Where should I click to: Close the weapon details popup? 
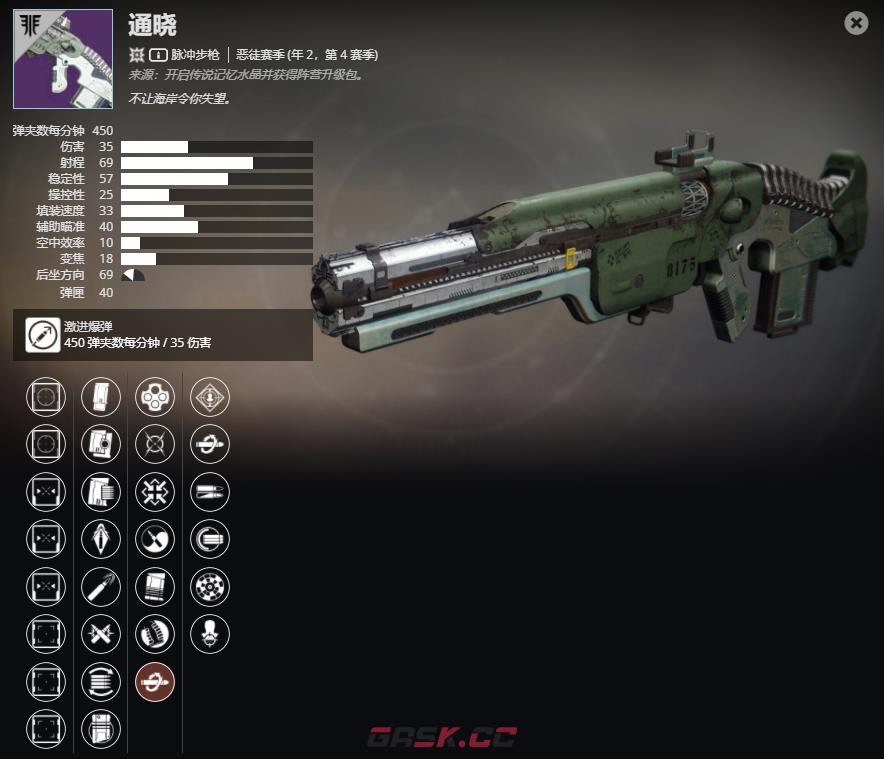856,23
